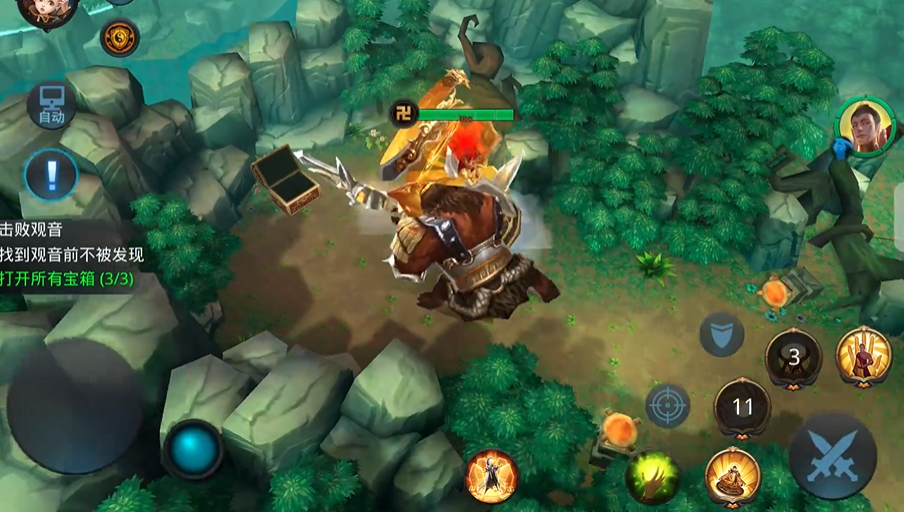The width and height of the screenshot is (904, 512).
Task: Attack with the crossed swords button
Action: coord(832,455)
